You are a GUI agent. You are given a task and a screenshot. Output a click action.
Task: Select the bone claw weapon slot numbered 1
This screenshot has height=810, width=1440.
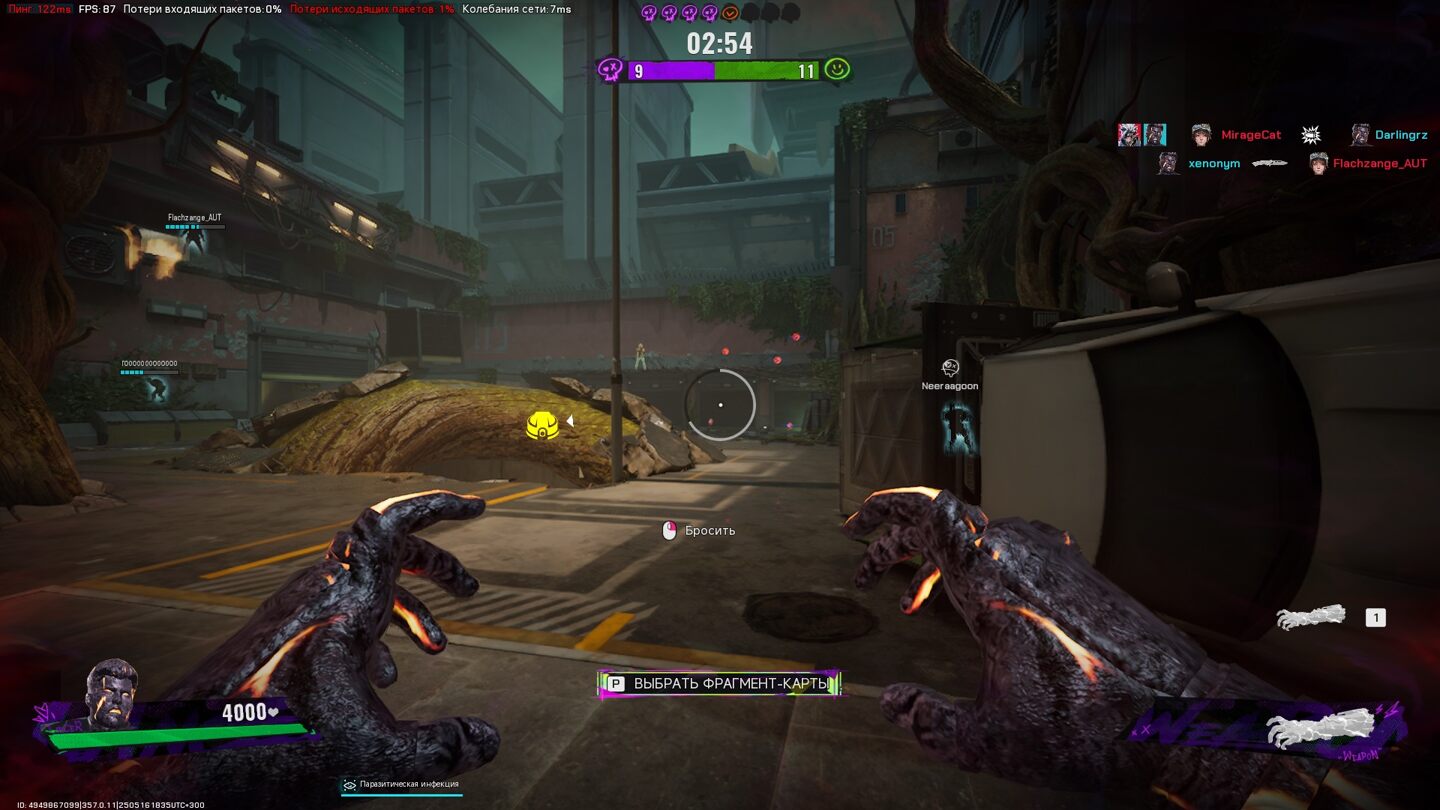(x=1311, y=618)
